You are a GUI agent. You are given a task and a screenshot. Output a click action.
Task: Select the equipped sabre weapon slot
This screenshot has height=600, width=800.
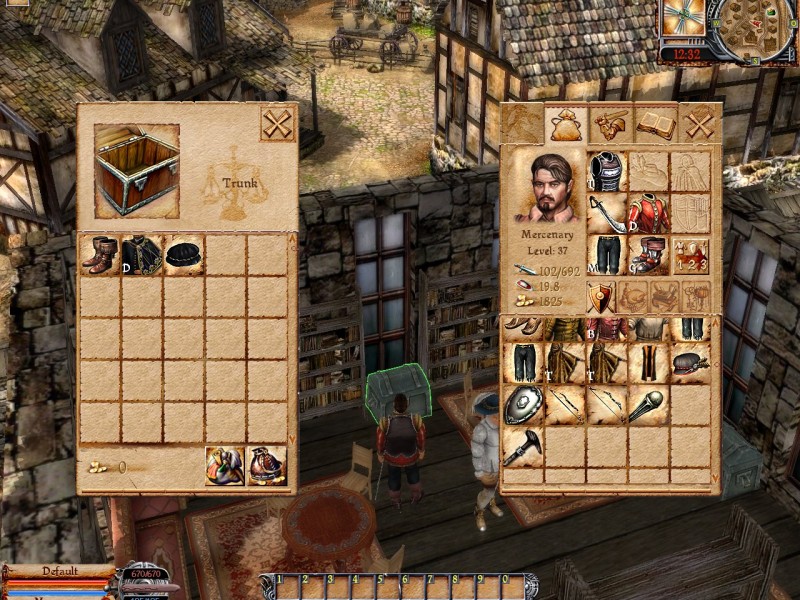click(606, 213)
